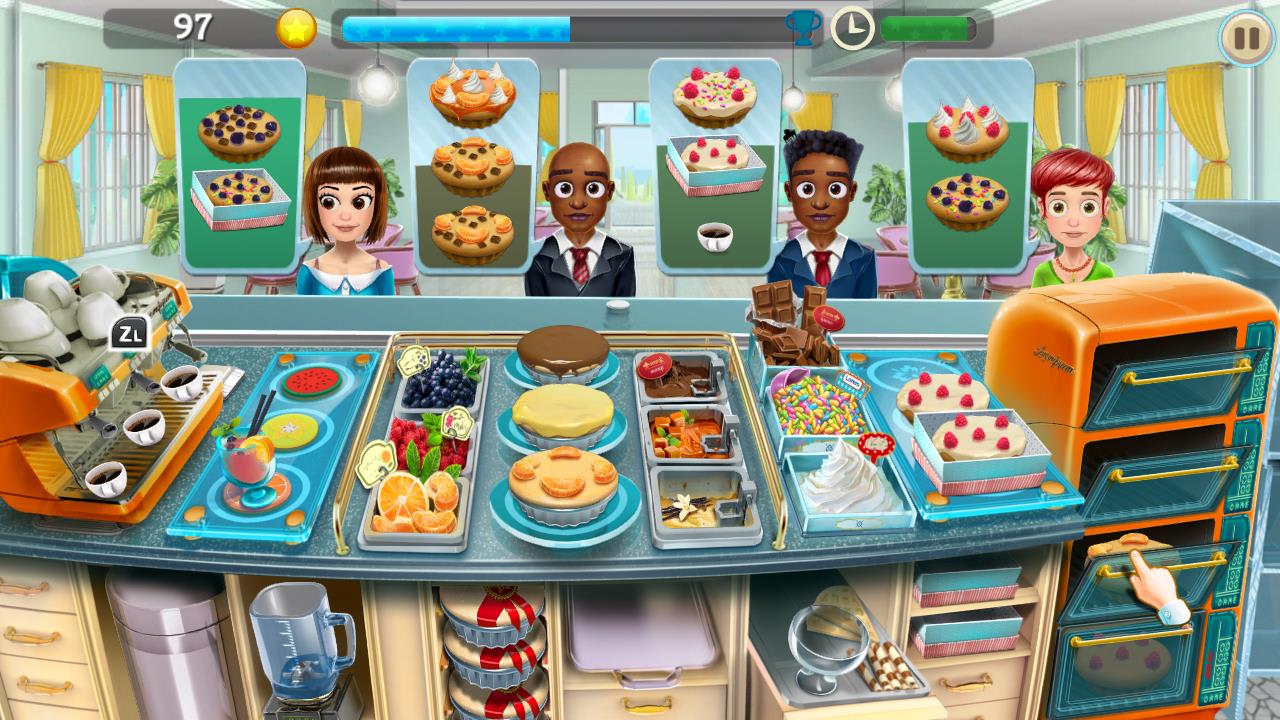Image resolution: width=1280 pixels, height=720 pixels.
Task: Click the red price tag above the chocolate bars
Action: click(830, 318)
